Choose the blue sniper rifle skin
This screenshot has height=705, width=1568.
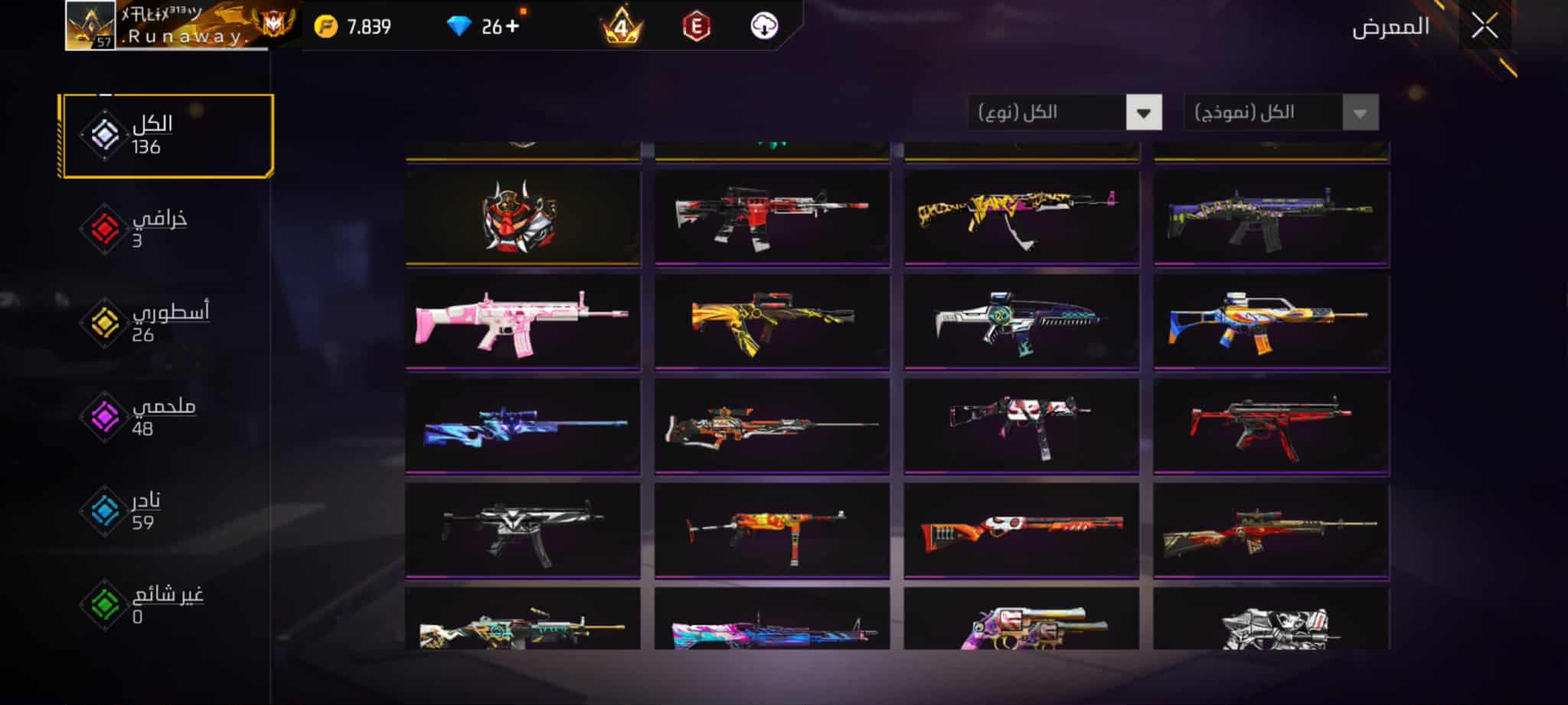(522, 426)
